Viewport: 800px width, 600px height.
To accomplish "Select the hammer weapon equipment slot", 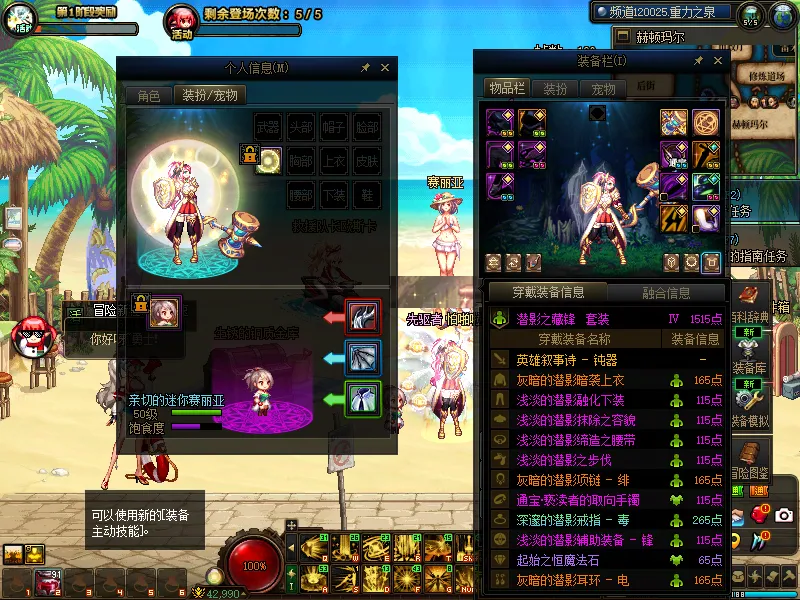I will (674, 123).
